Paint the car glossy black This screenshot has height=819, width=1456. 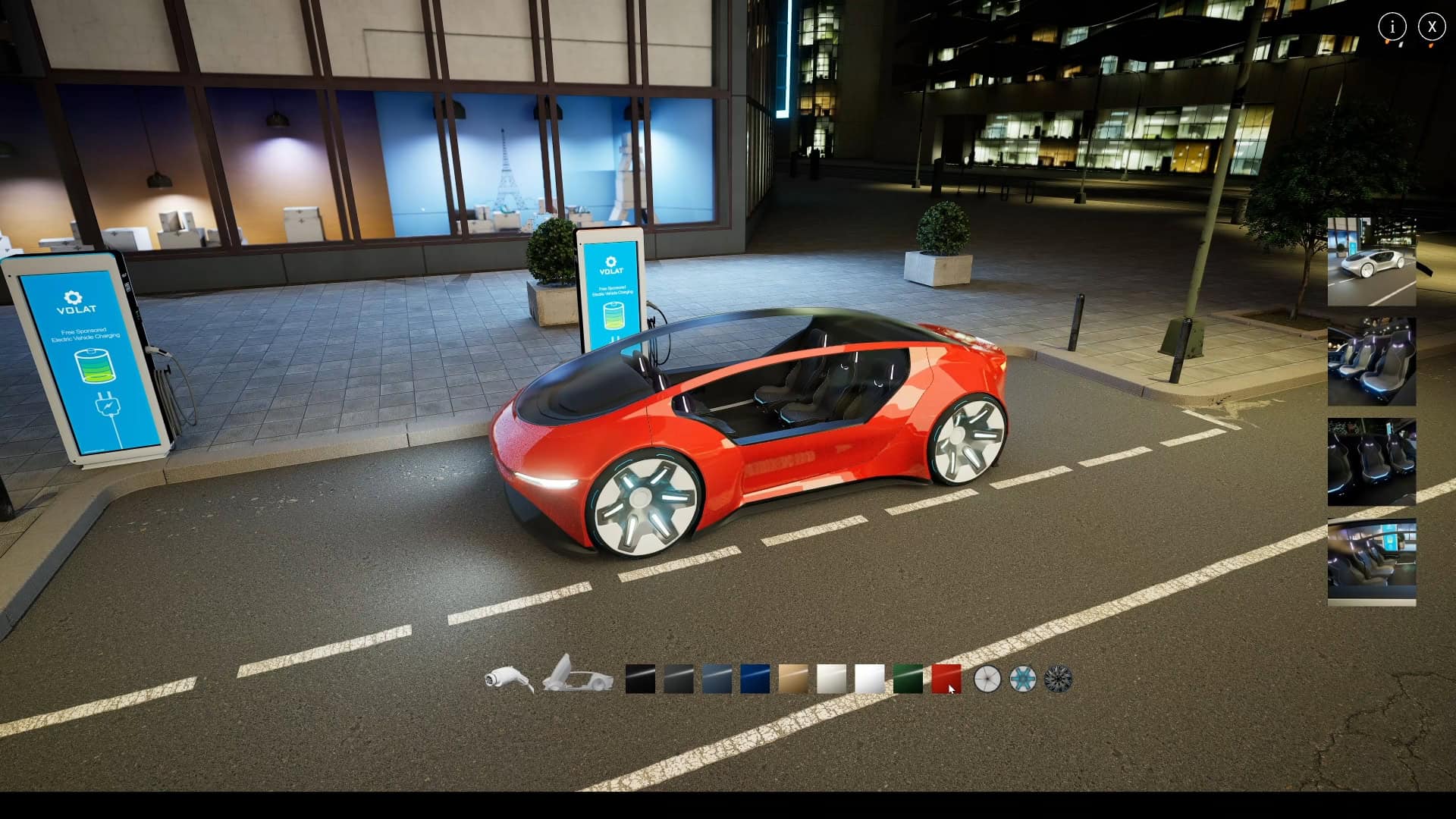point(639,680)
